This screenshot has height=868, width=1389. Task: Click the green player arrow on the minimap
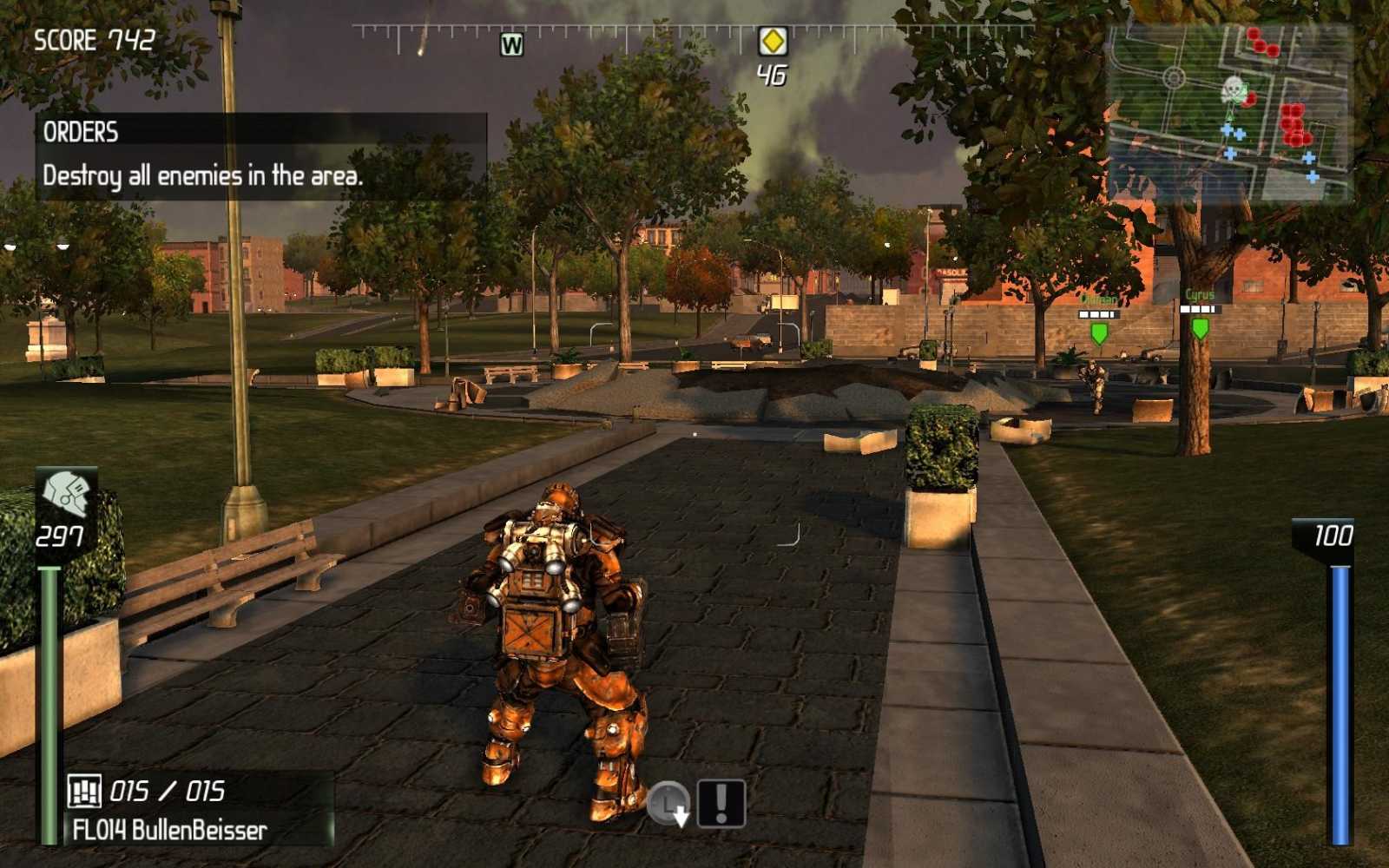(1230, 113)
